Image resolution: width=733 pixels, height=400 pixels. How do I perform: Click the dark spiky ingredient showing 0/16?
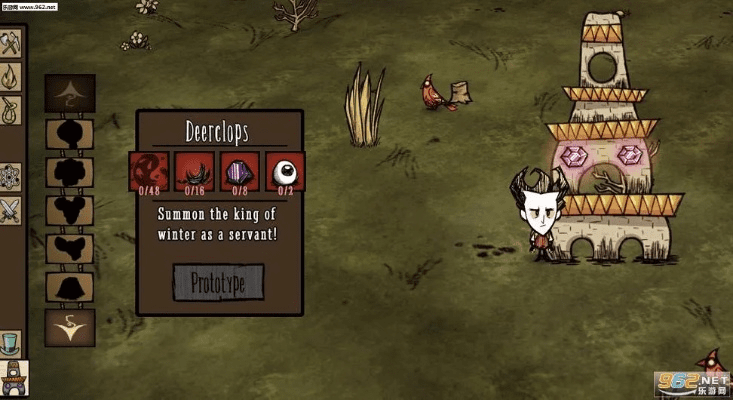coord(194,171)
